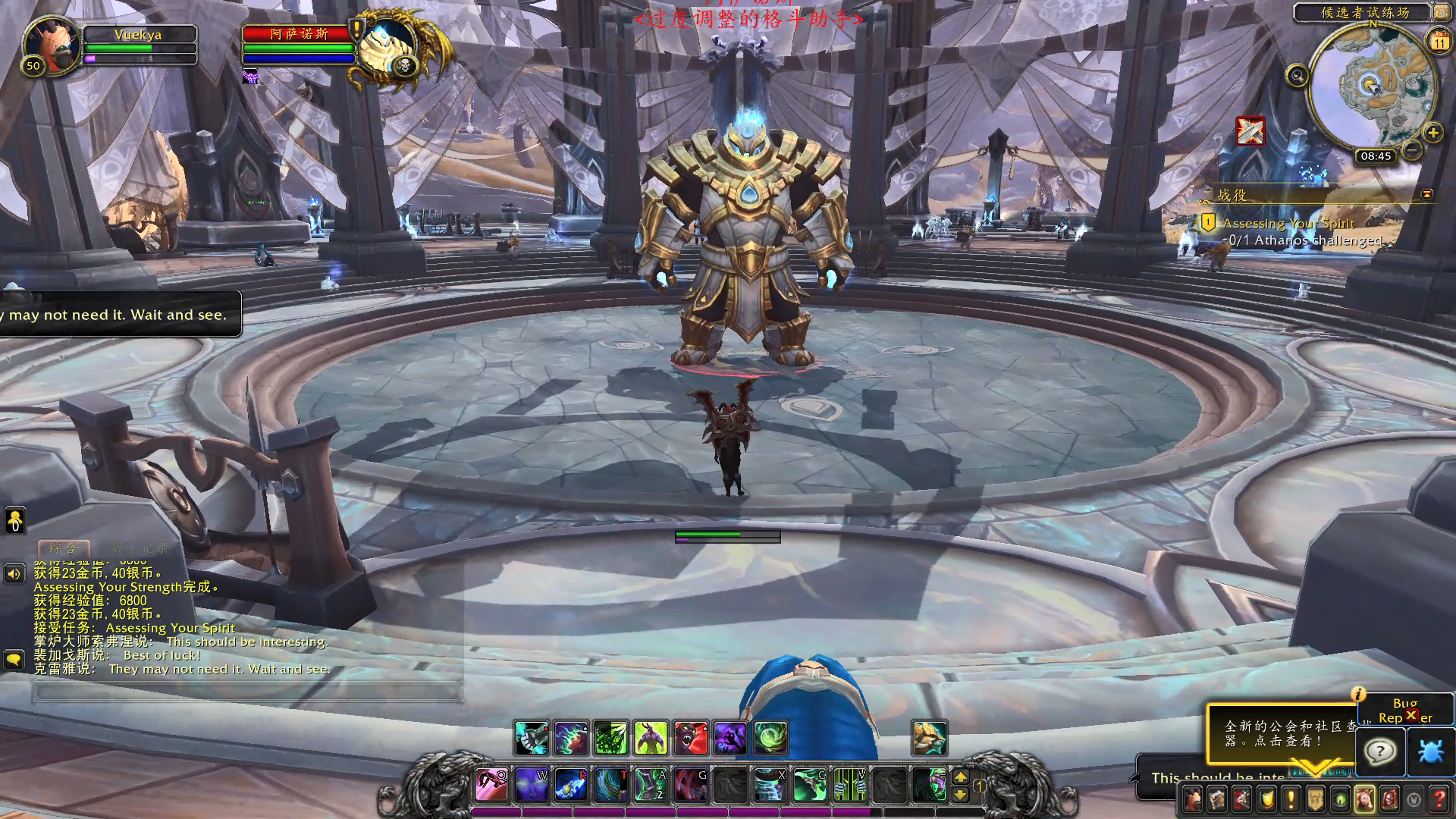Select the Assessing Your Spirit quest tracker entry

tap(1288, 224)
